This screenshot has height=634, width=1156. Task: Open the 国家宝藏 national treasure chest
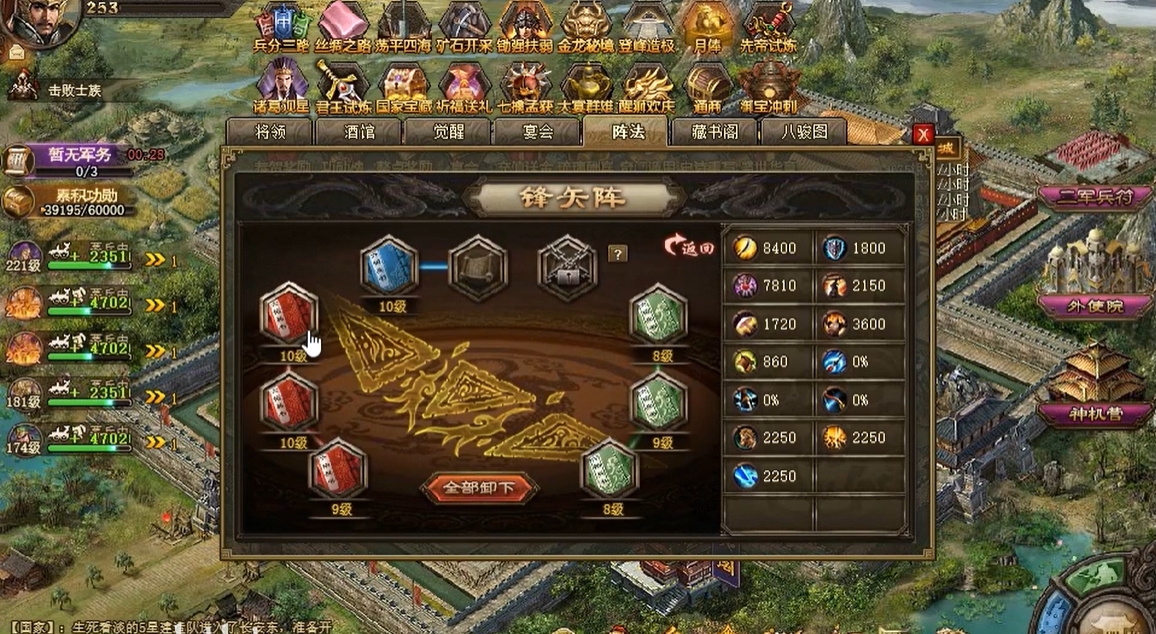tap(404, 84)
